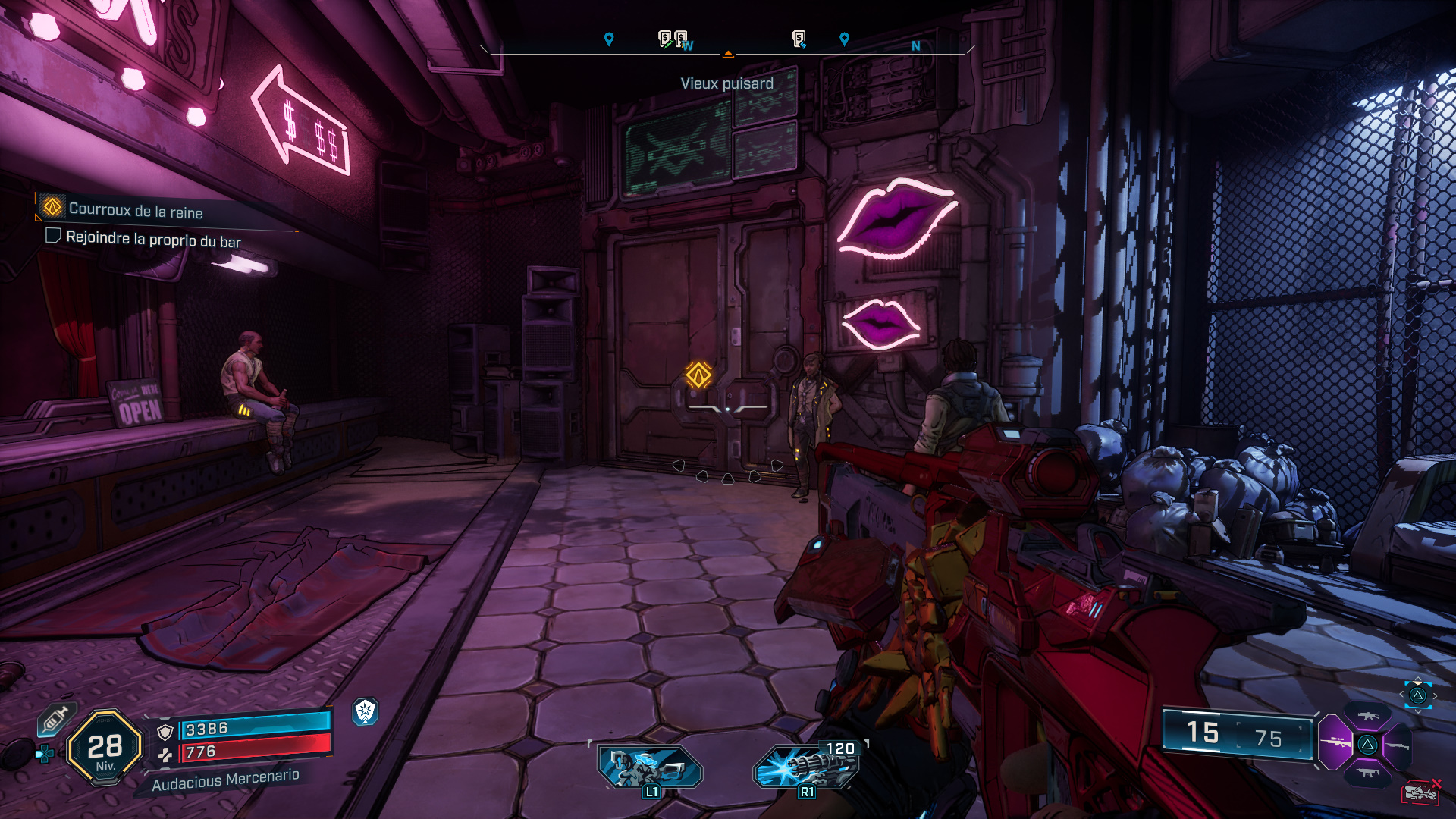The width and height of the screenshot is (1456, 819).
Task: Click the vending machine marker right of compass center
Action: (799, 39)
